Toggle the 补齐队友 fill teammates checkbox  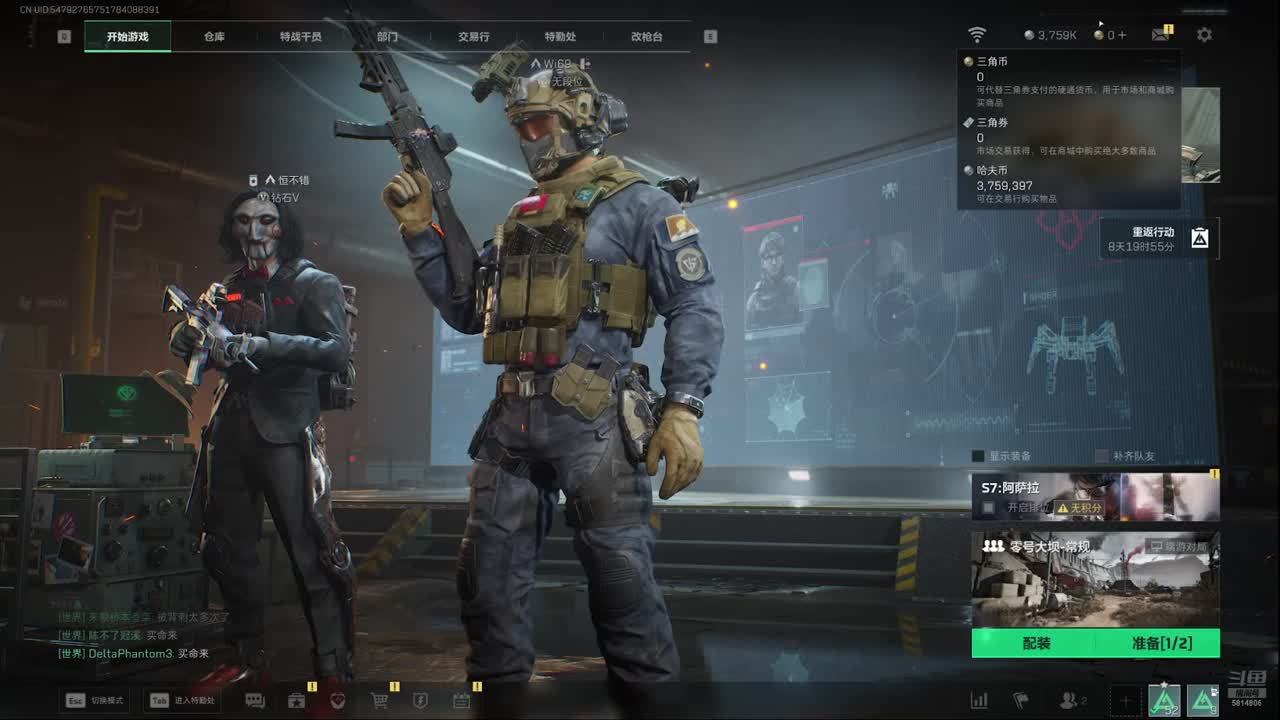point(1102,456)
